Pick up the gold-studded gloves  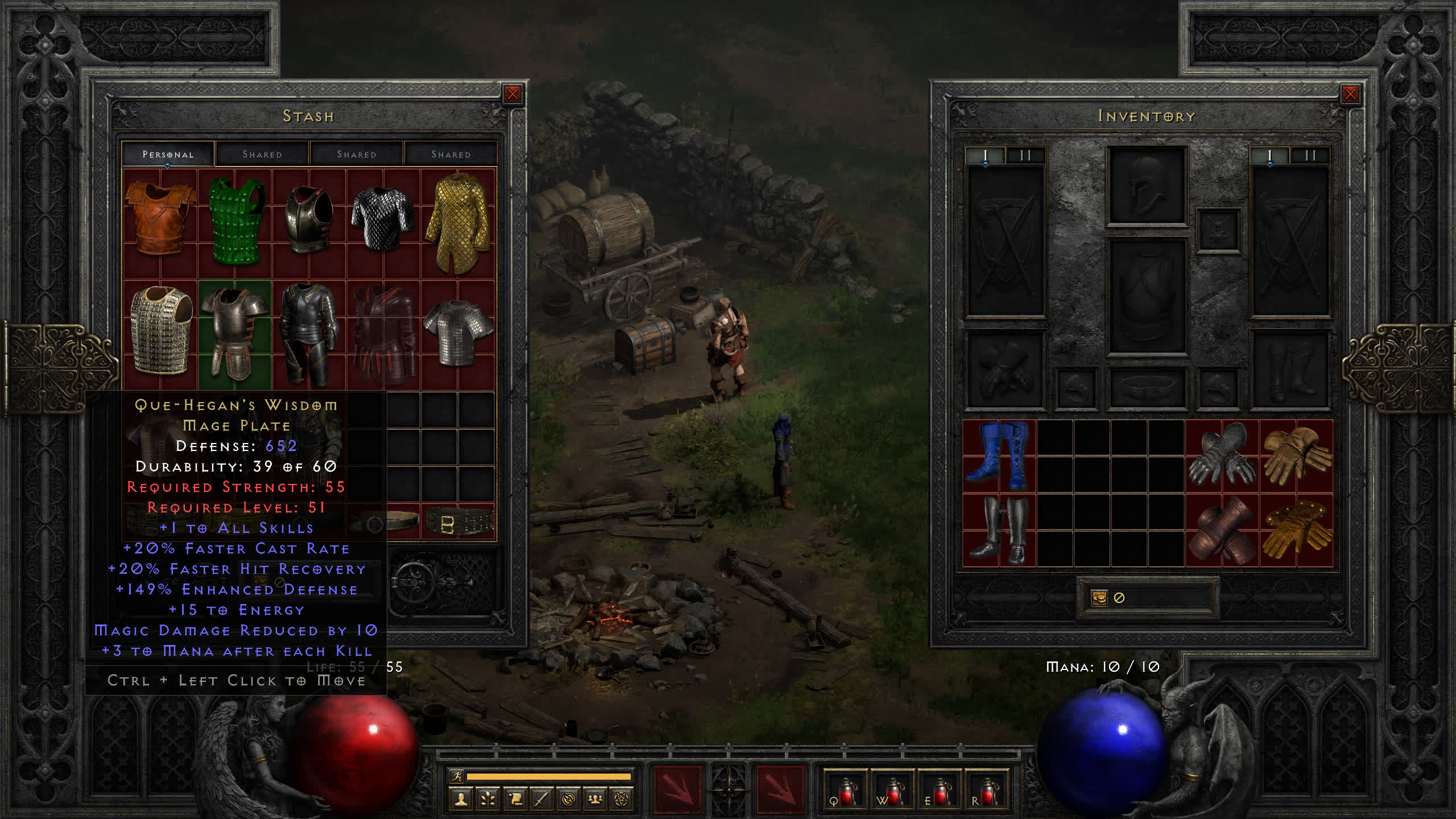pos(1296,530)
